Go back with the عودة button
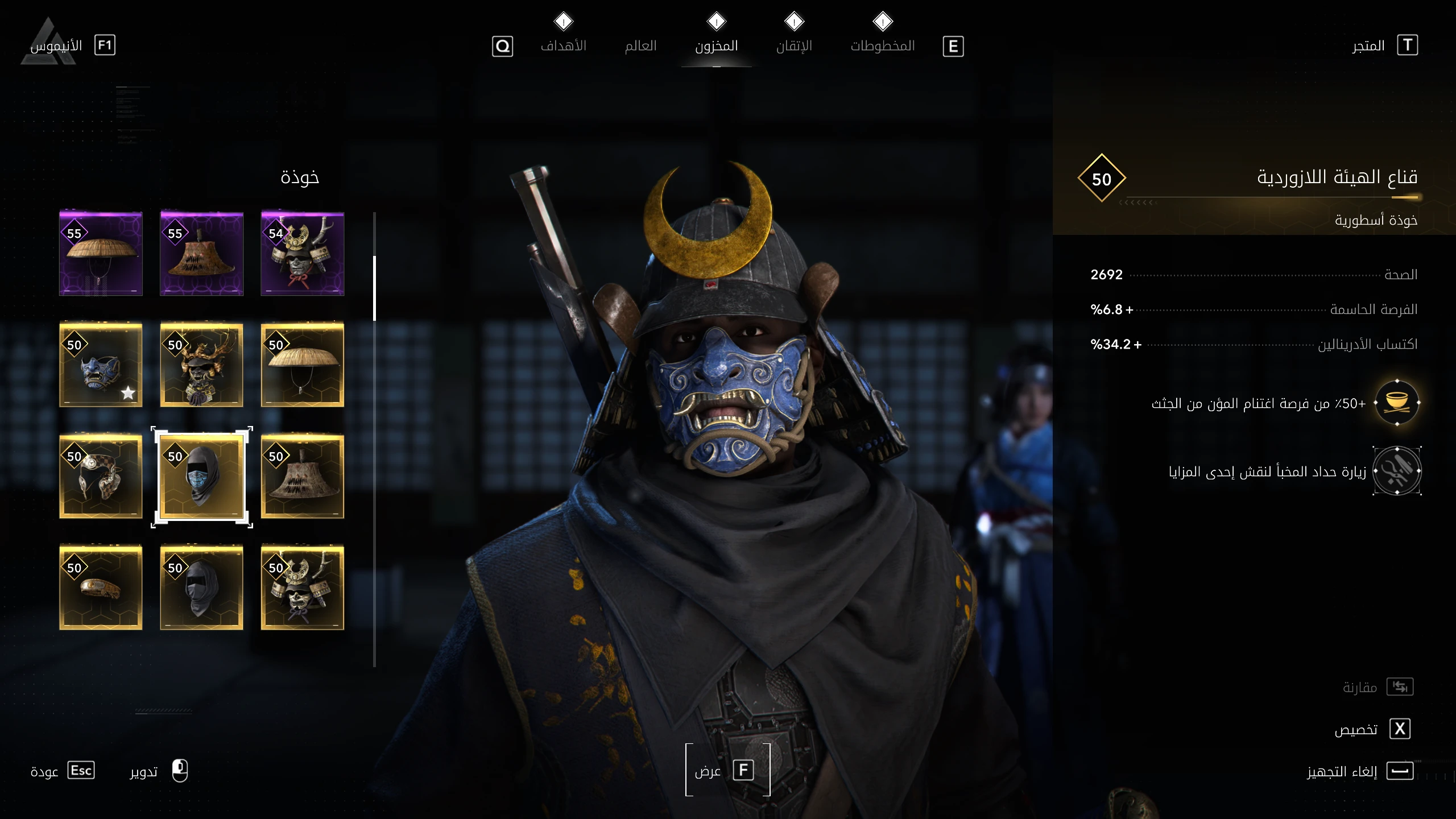Viewport: 1456px width, 819px height. point(63,771)
